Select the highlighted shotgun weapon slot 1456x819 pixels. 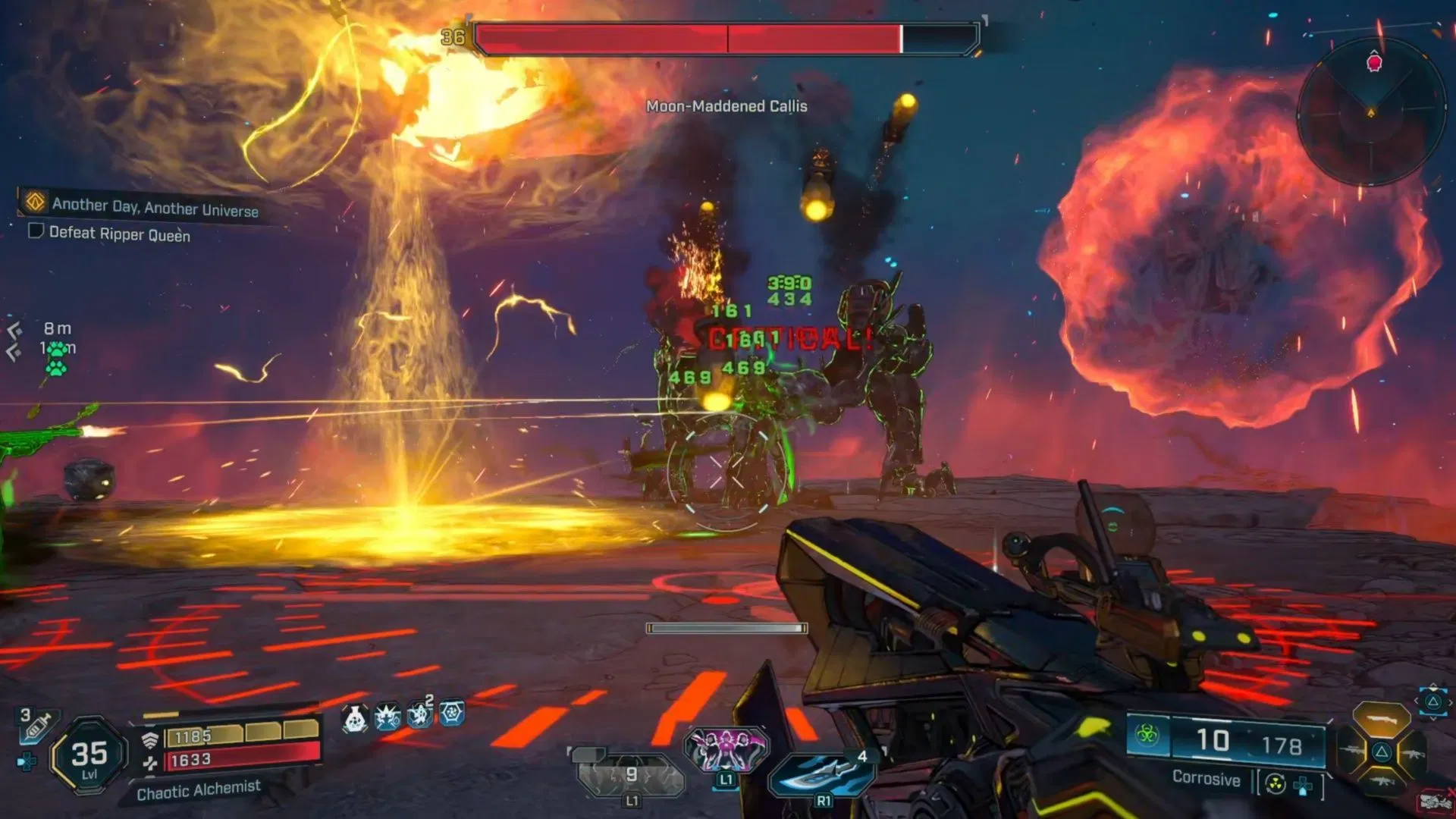[1382, 720]
